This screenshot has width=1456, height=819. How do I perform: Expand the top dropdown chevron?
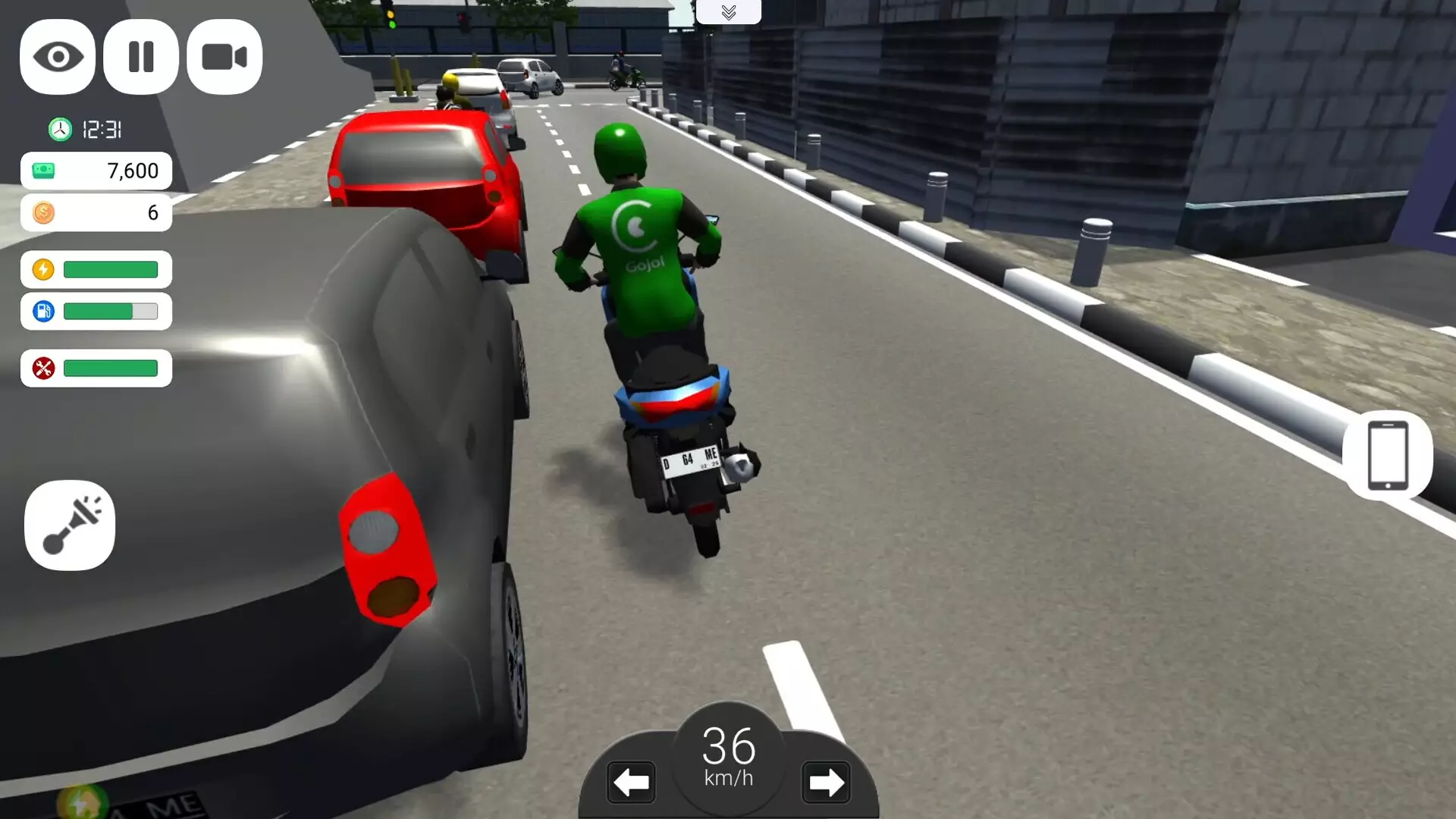pos(729,12)
